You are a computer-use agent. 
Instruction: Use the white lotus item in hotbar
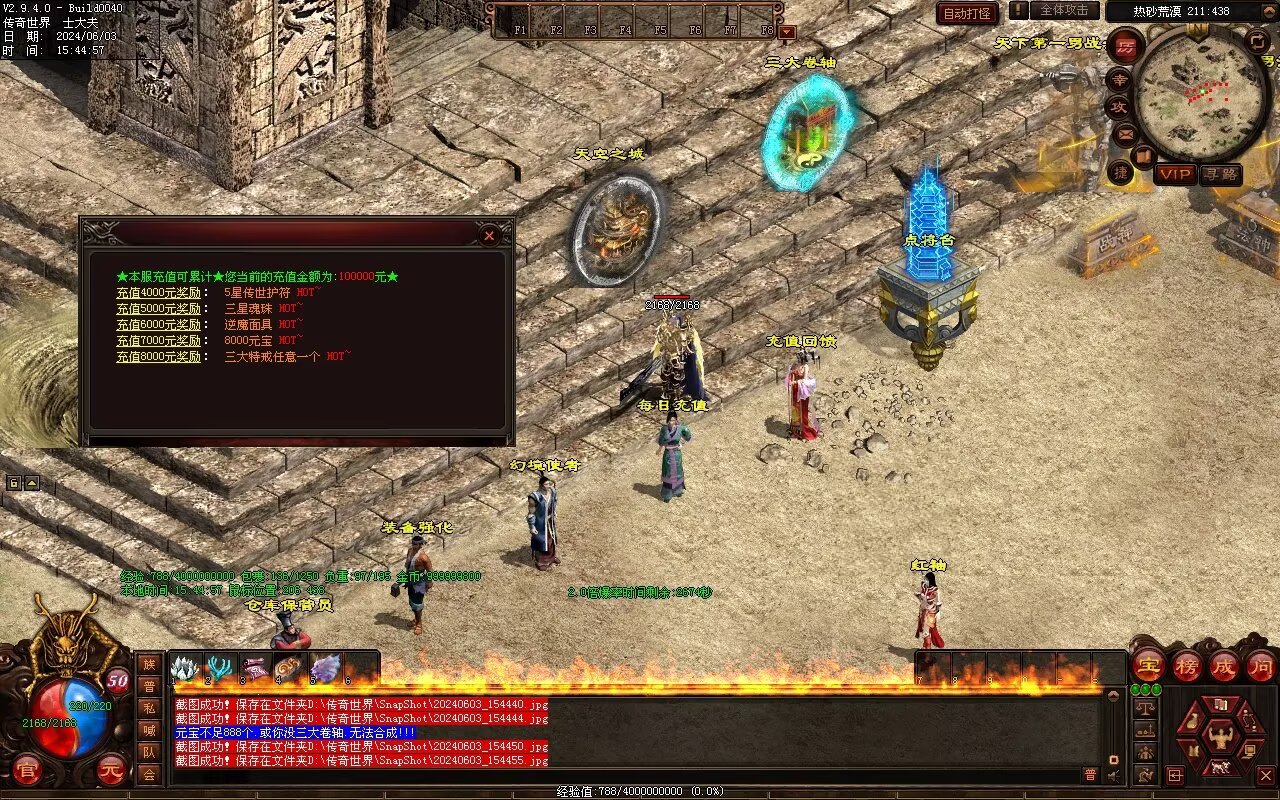pyautogui.click(x=185, y=668)
